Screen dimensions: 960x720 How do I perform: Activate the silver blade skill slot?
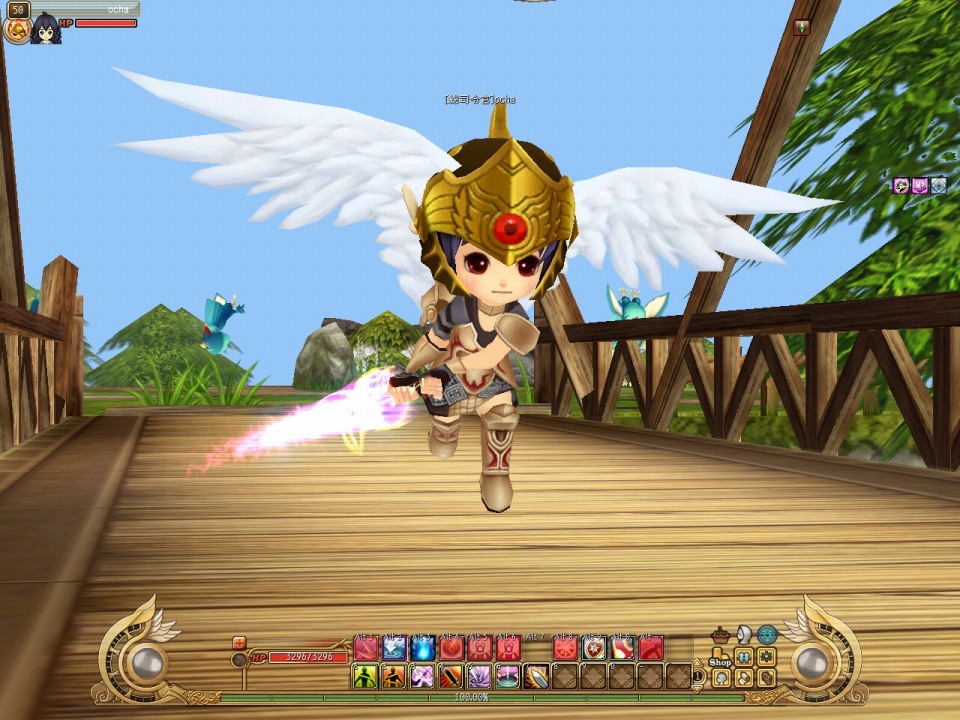point(536,677)
